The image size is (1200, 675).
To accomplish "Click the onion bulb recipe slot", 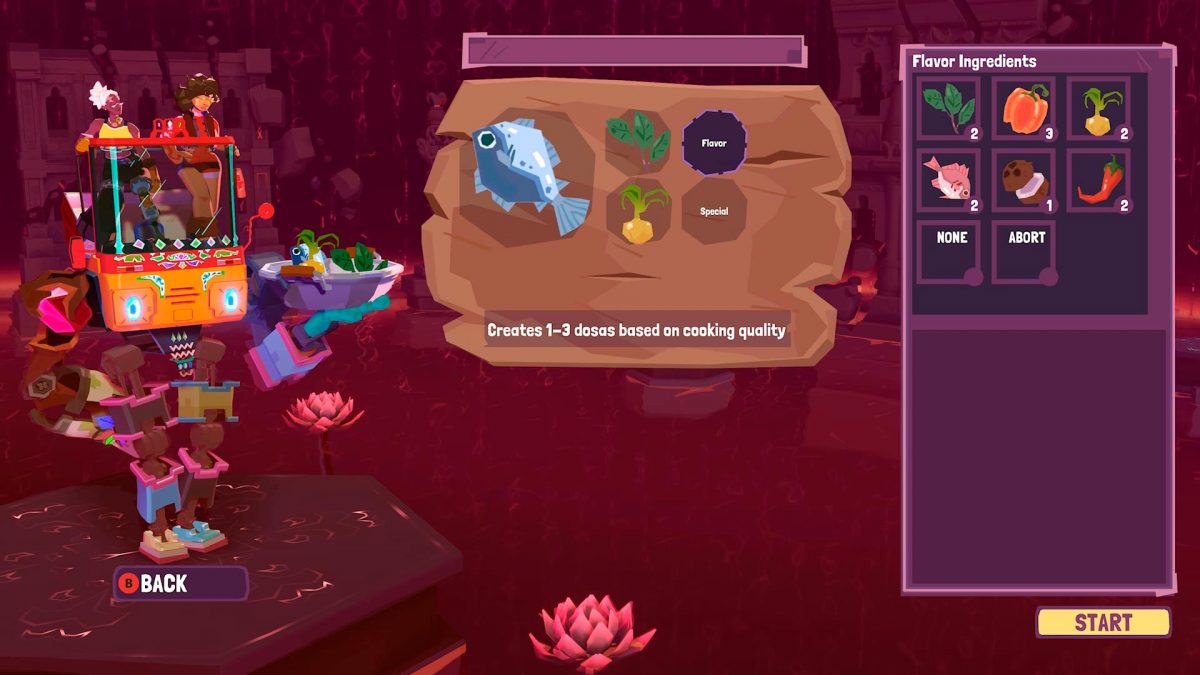I will 638,212.
